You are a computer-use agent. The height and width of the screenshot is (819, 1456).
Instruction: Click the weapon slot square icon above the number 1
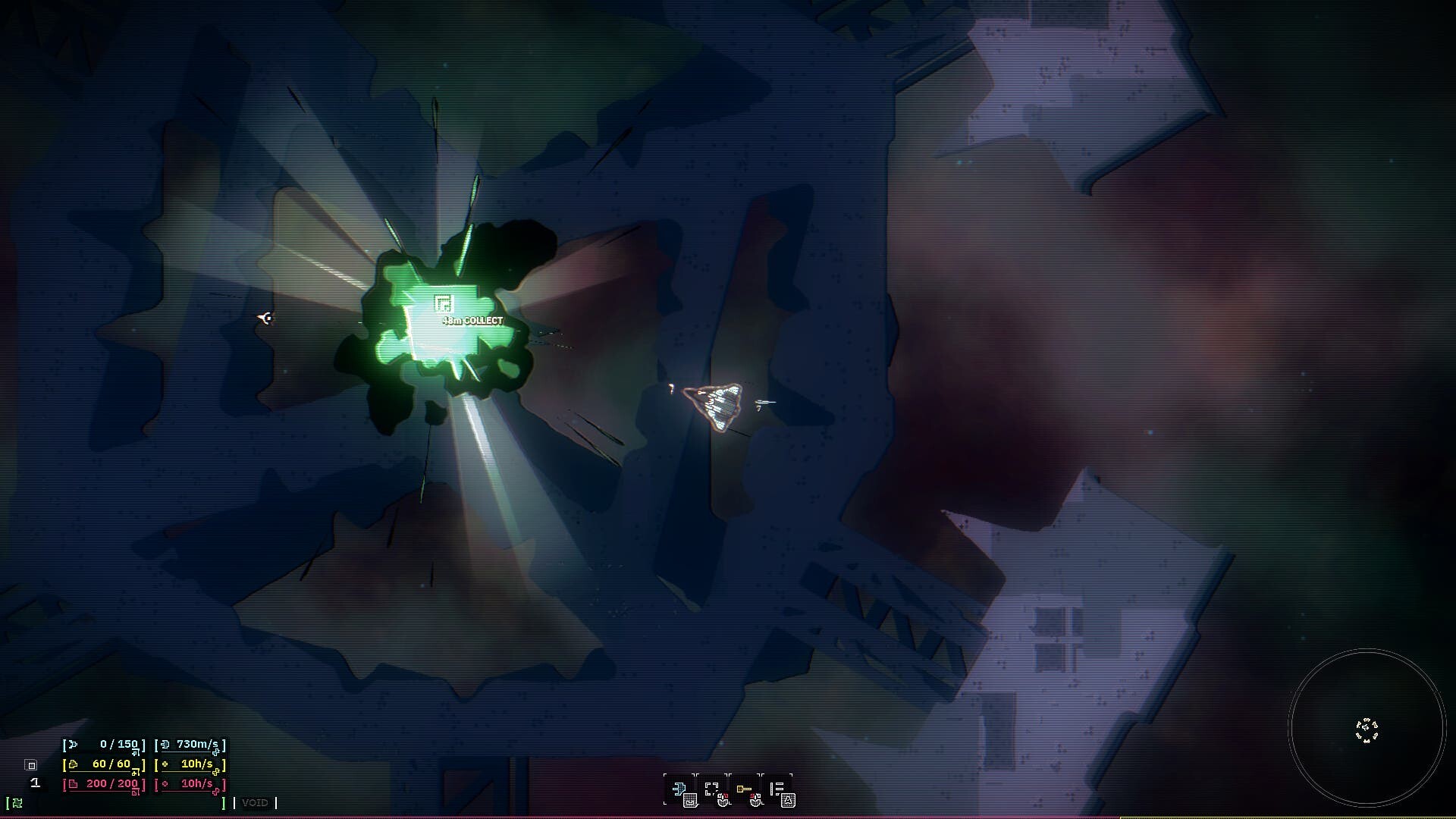pyautogui.click(x=30, y=765)
